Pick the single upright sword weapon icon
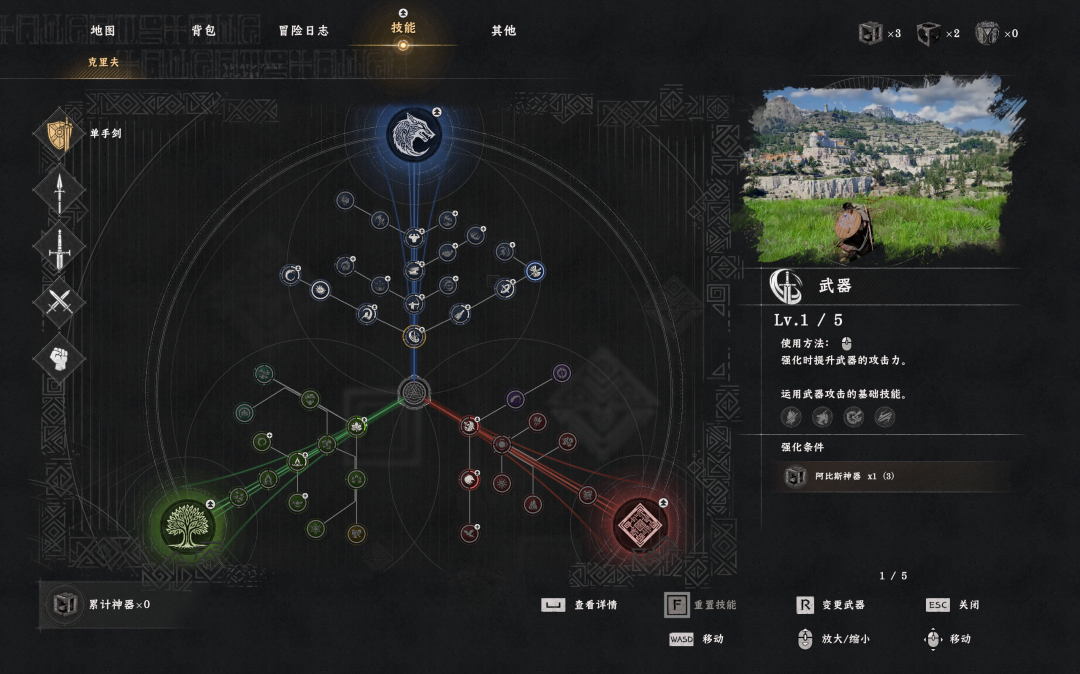Screen dimensions: 1080x674 [60, 246]
